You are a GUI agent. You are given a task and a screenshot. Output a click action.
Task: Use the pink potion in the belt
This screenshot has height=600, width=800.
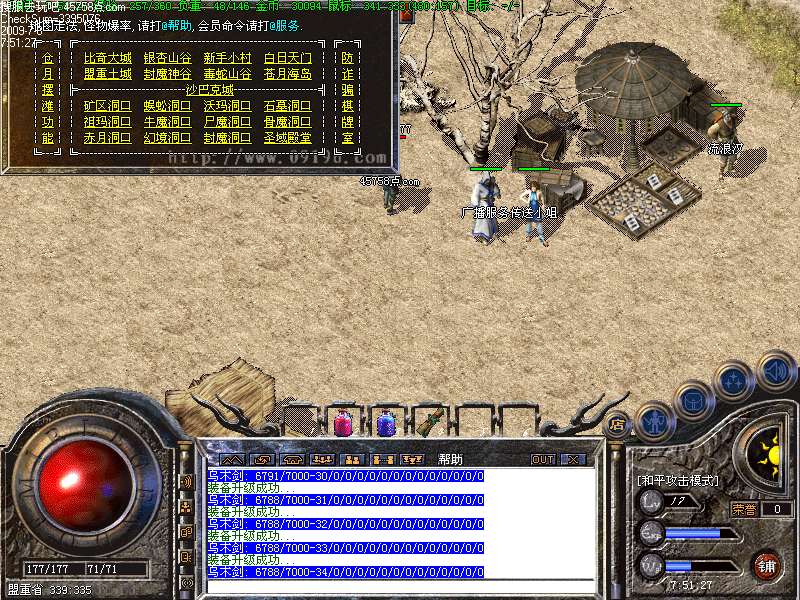pos(342,423)
